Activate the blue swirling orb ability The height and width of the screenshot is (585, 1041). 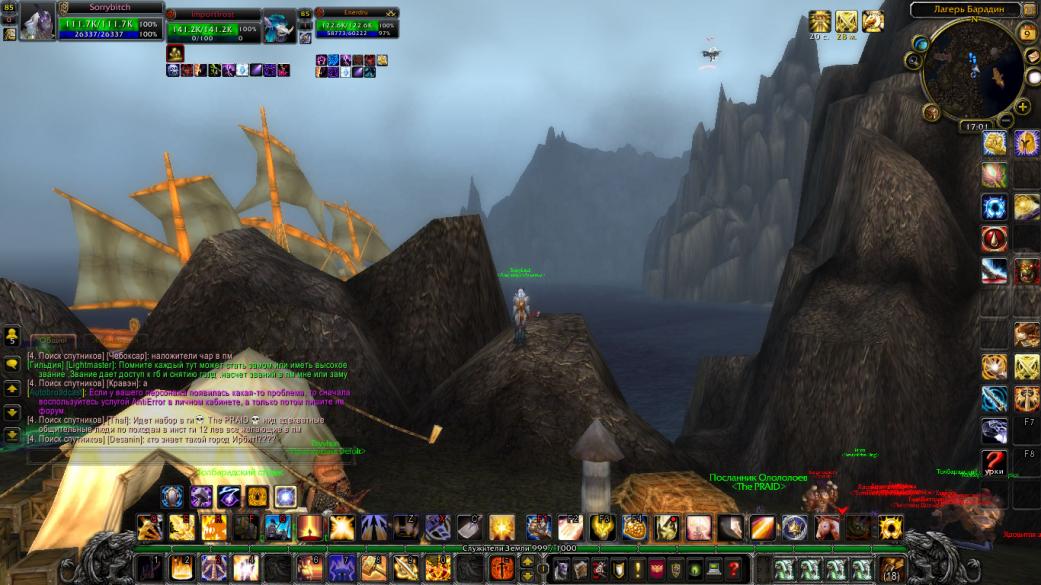[994, 207]
